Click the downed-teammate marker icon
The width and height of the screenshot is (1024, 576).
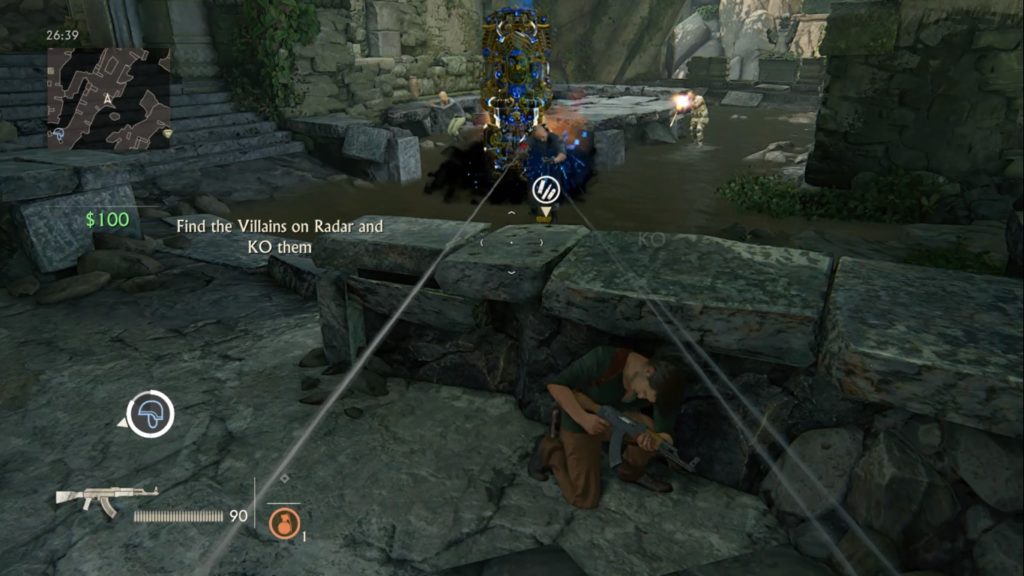pyautogui.click(x=544, y=189)
